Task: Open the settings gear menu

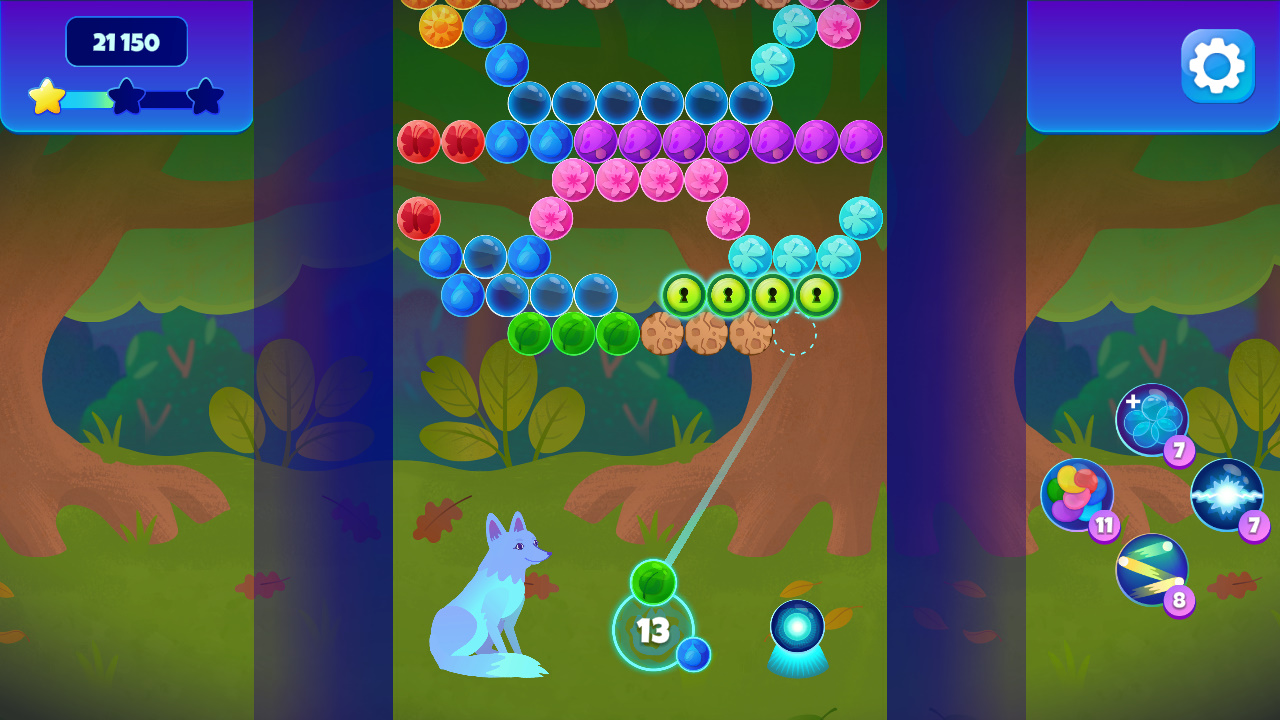Action: (x=1216, y=64)
